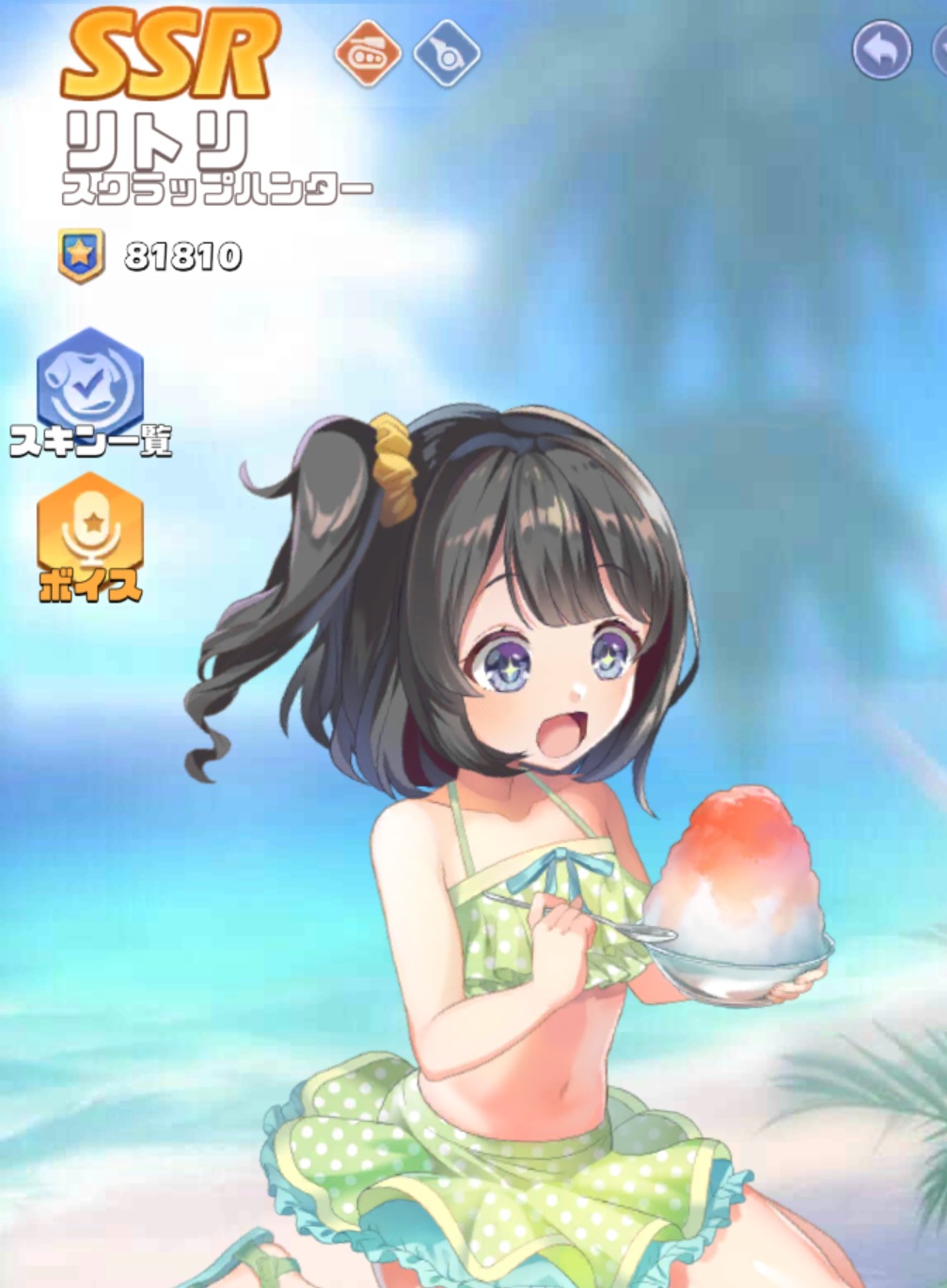Open the voice (ボイス) menu
Viewport: 947px width, 1288px height.
[90, 536]
